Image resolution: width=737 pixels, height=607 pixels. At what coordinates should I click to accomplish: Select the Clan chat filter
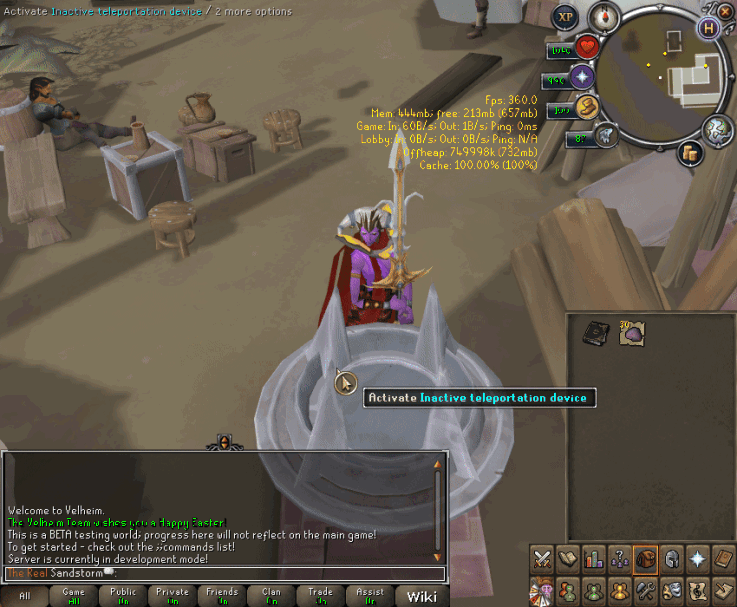point(271,596)
